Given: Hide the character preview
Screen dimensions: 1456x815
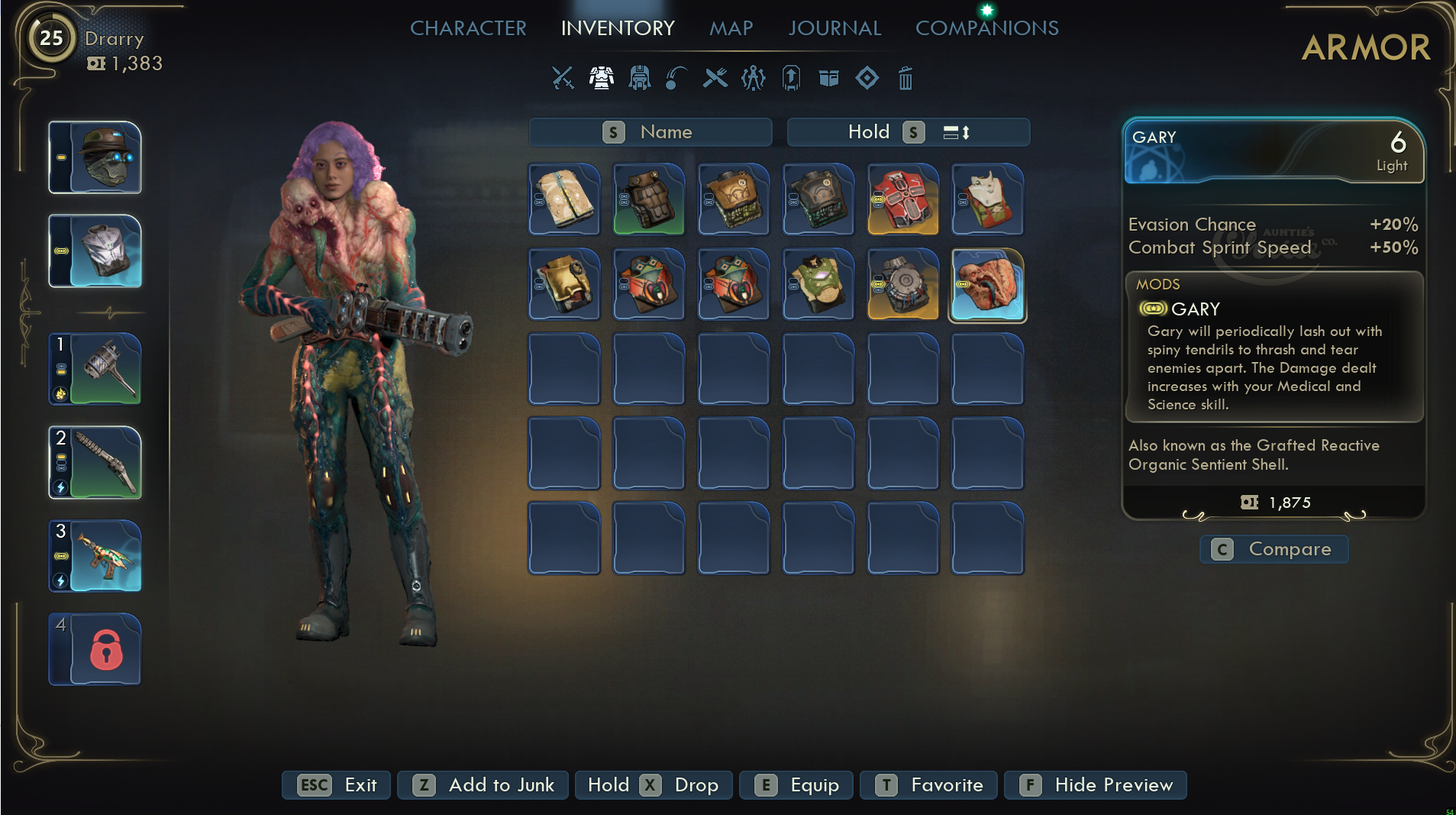Looking at the screenshot, I should [1095, 785].
